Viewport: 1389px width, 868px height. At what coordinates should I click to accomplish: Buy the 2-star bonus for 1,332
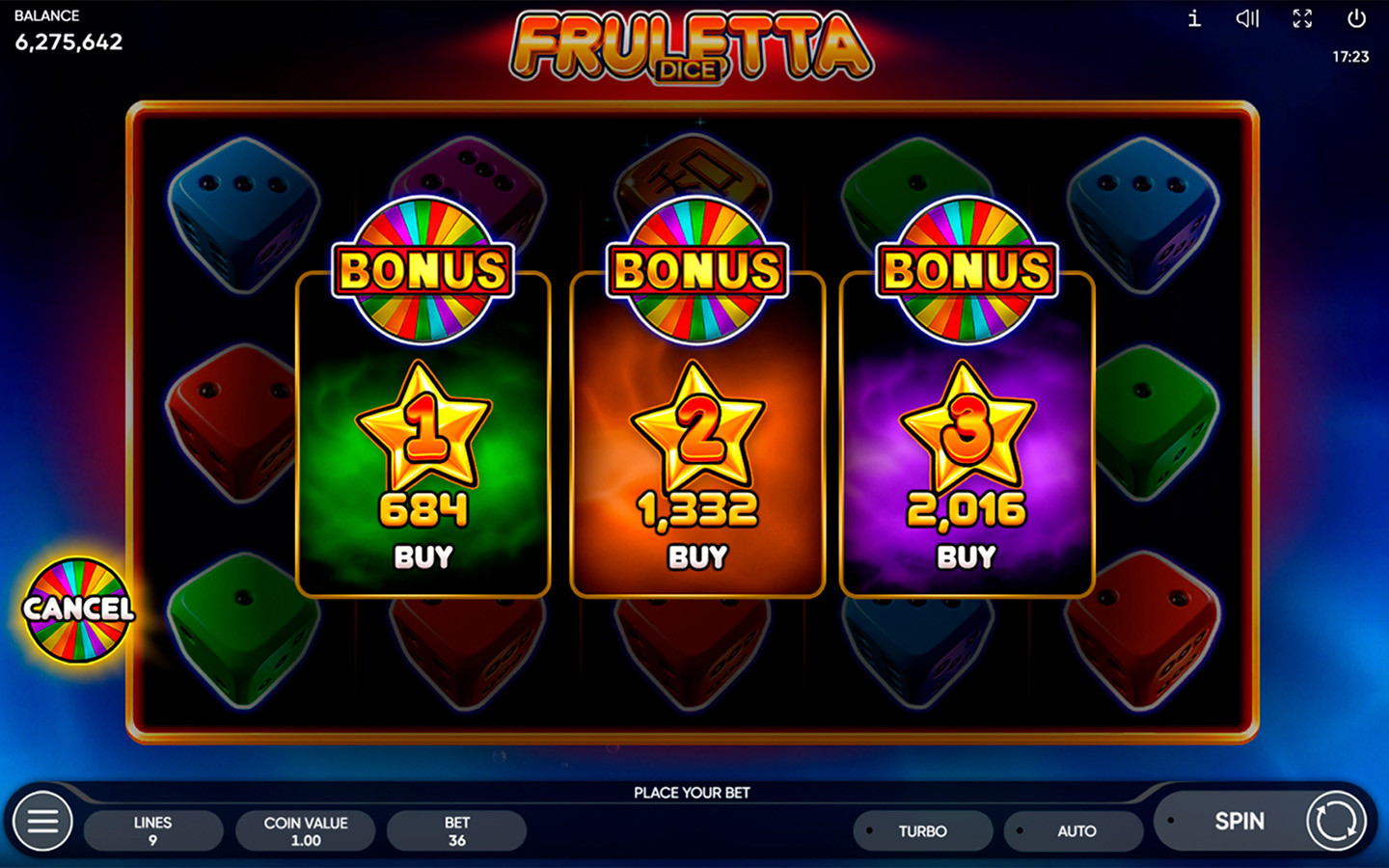[x=697, y=556]
